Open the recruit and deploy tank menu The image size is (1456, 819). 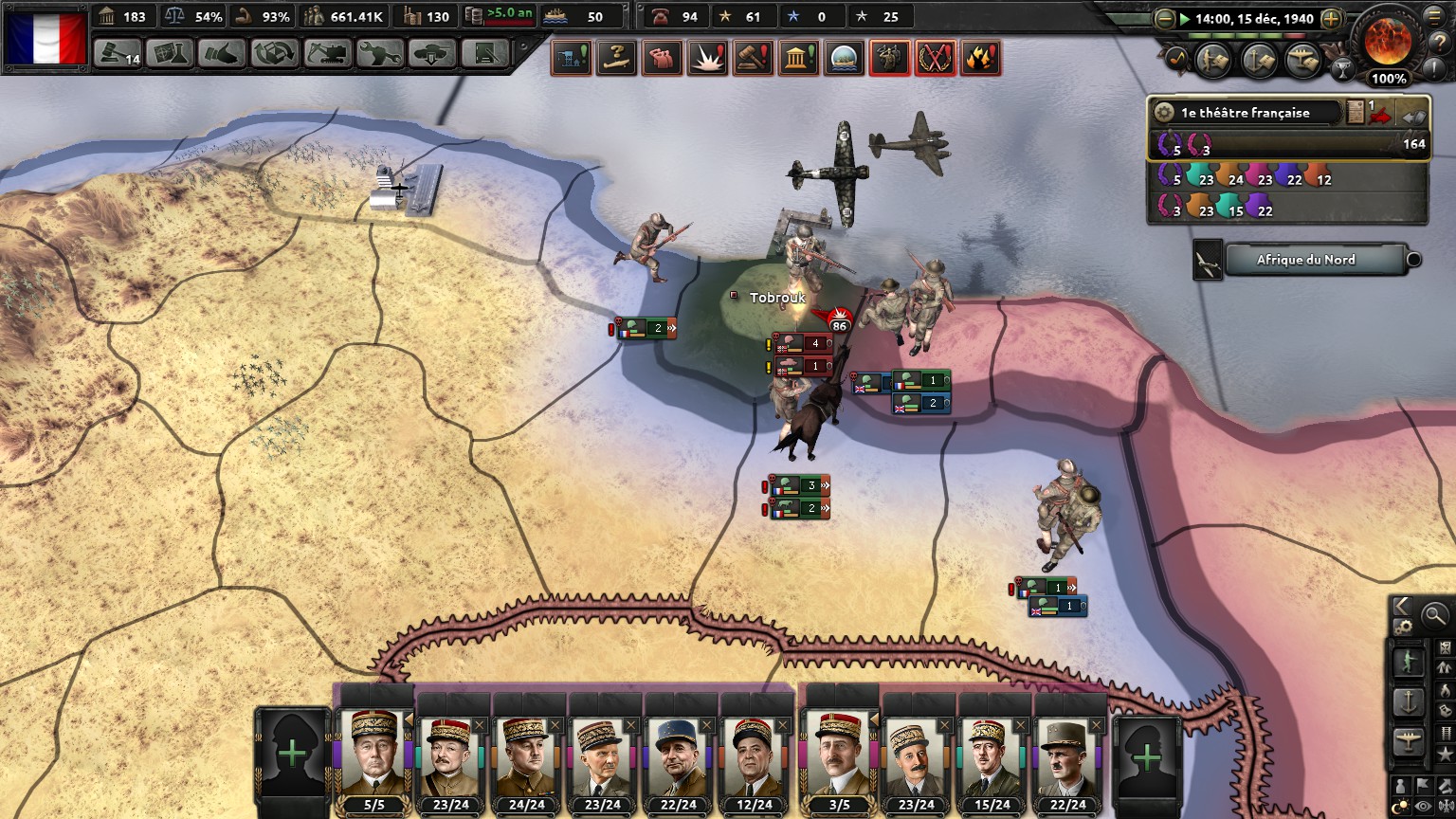431,53
